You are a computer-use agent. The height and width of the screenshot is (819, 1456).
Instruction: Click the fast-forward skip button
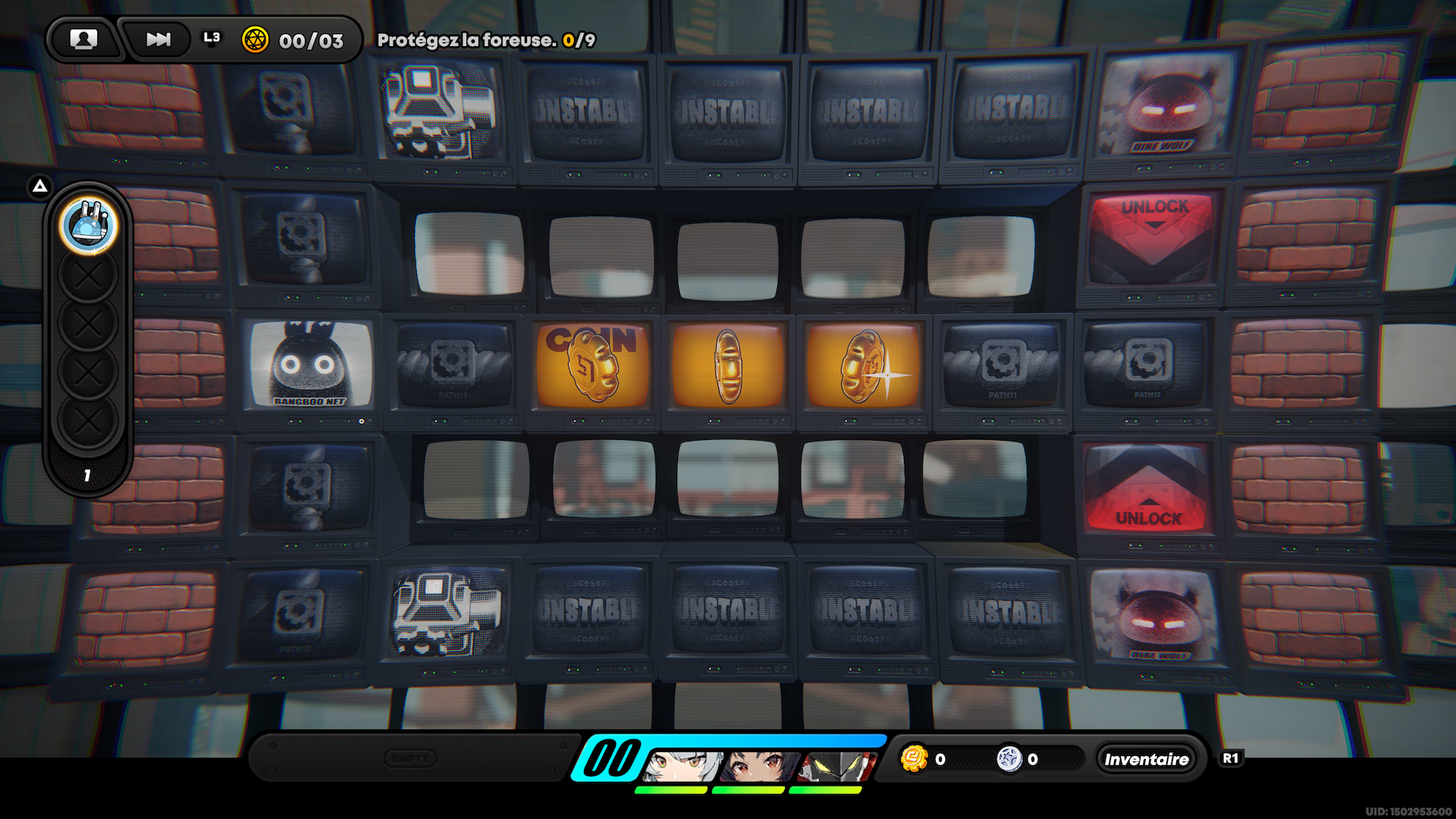(x=158, y=39)
